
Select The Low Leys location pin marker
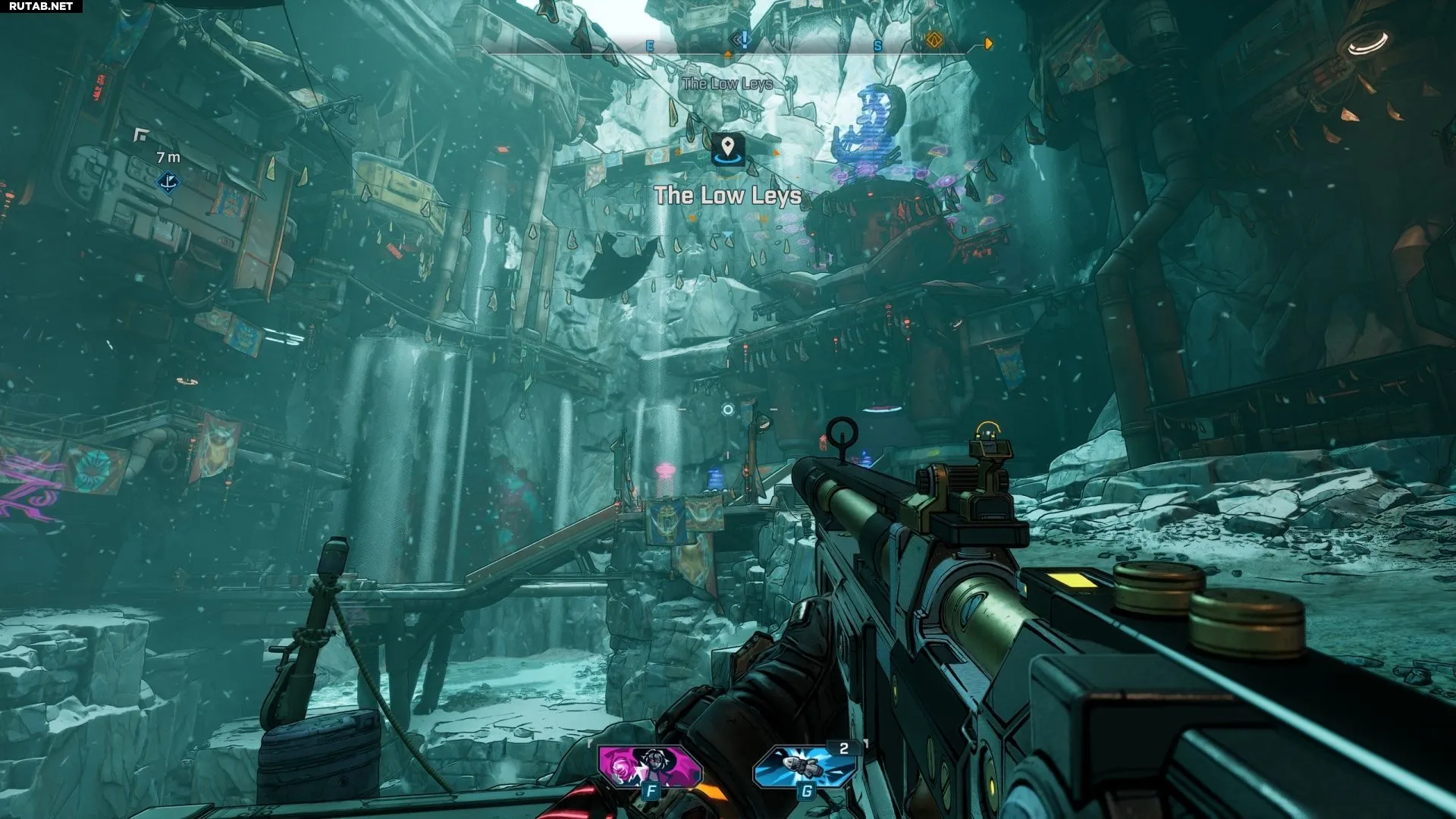[x=727, y=148]
